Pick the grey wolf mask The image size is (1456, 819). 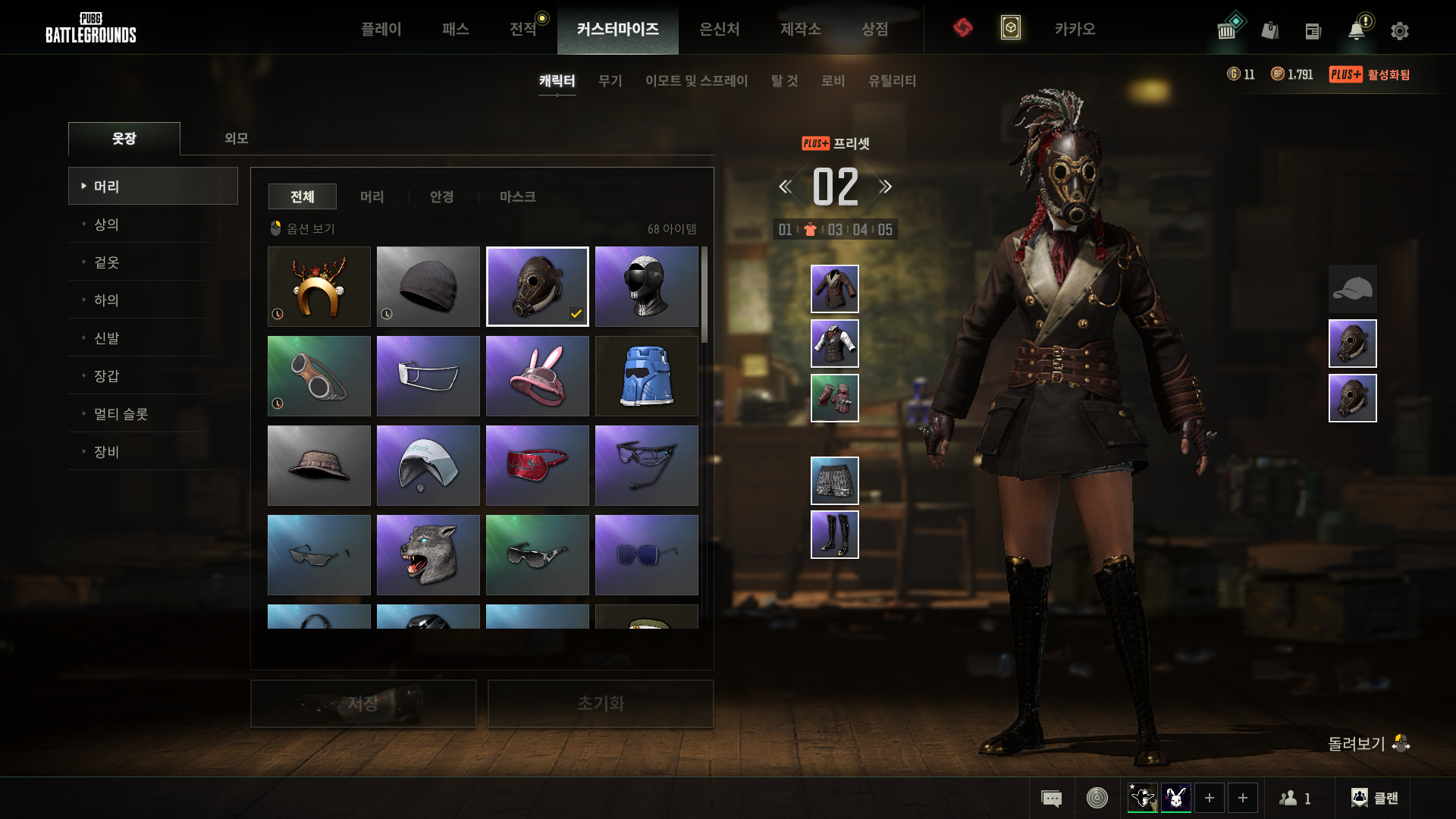tap(428, 555)
